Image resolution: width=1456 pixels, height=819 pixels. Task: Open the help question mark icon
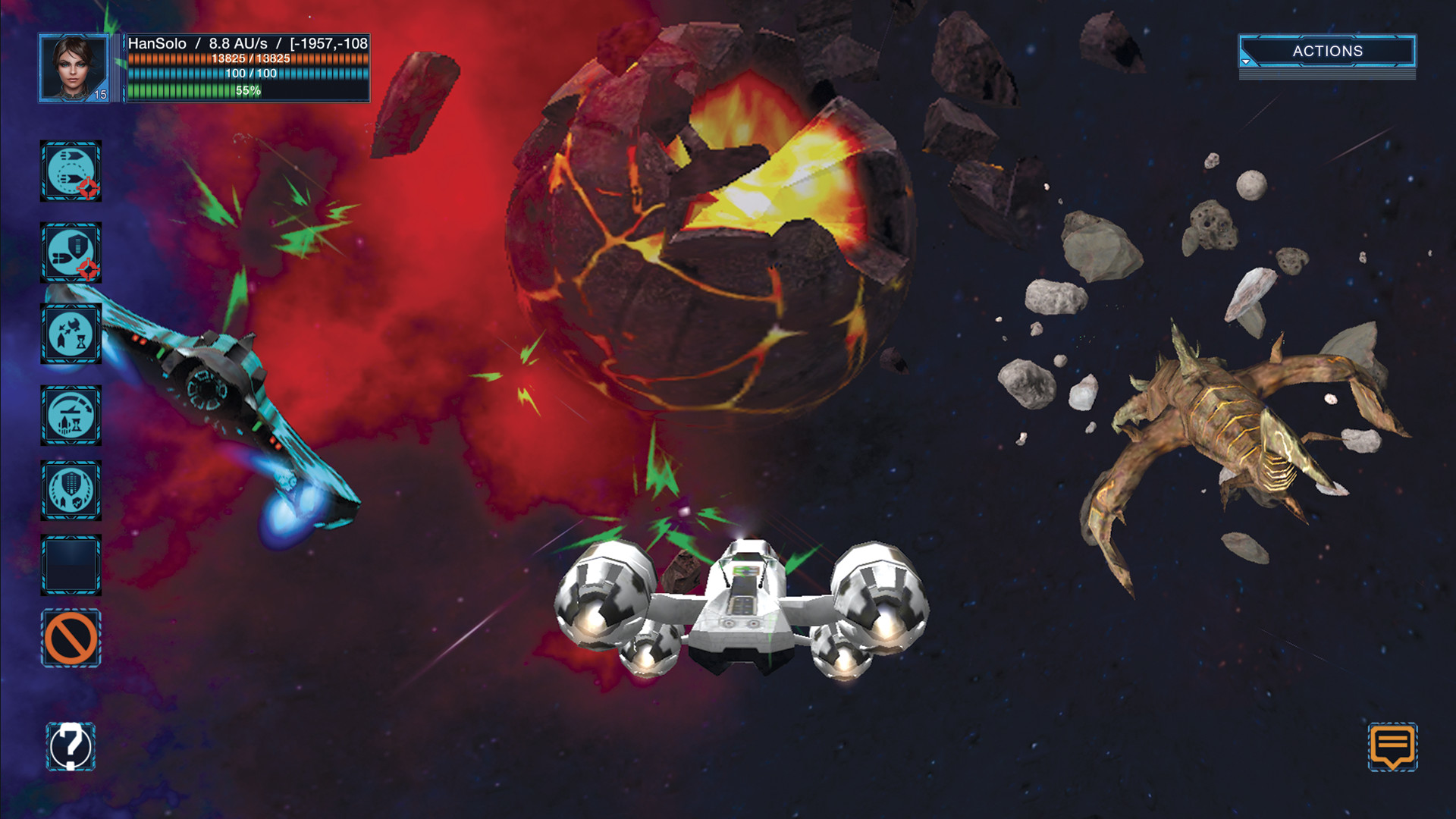point(71,746)
